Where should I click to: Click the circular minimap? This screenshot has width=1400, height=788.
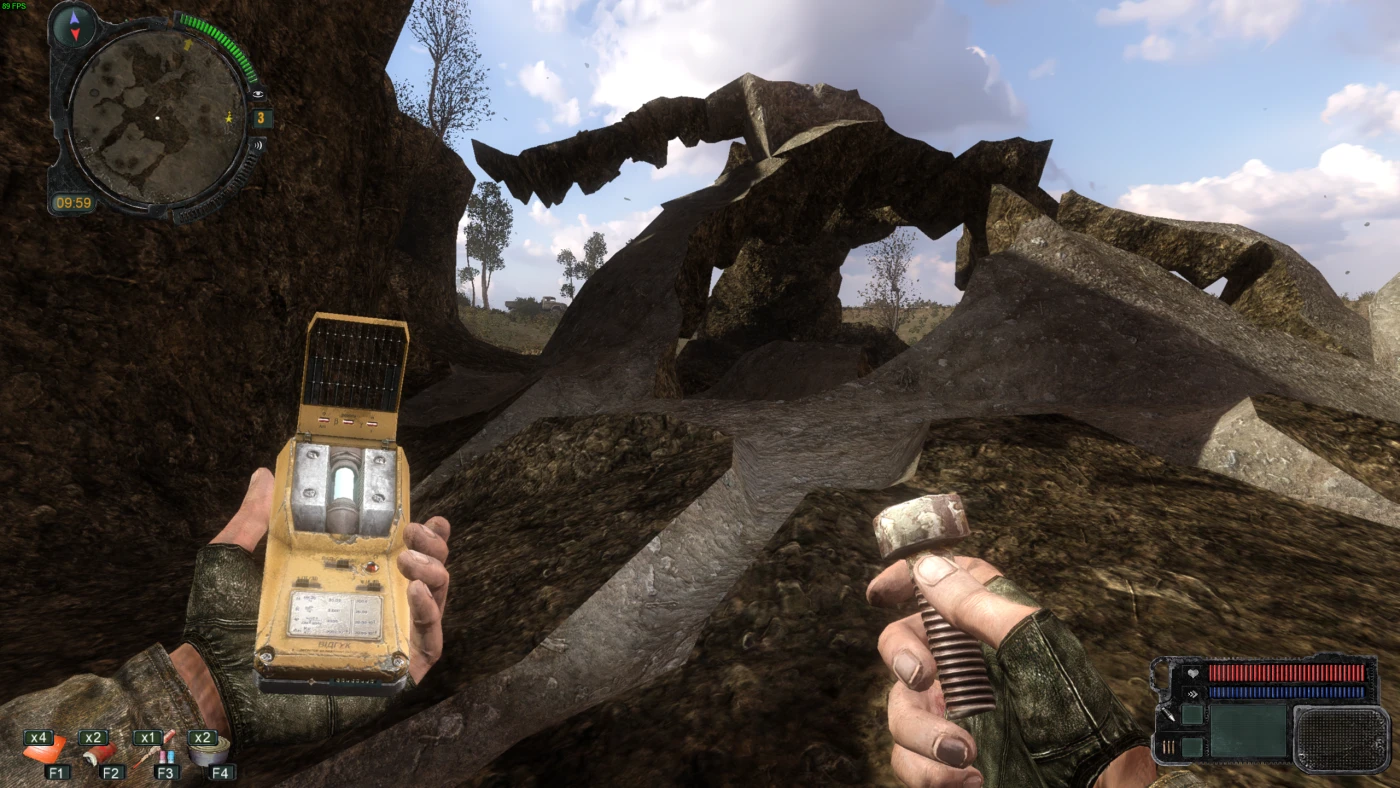(x=157, y=118)
